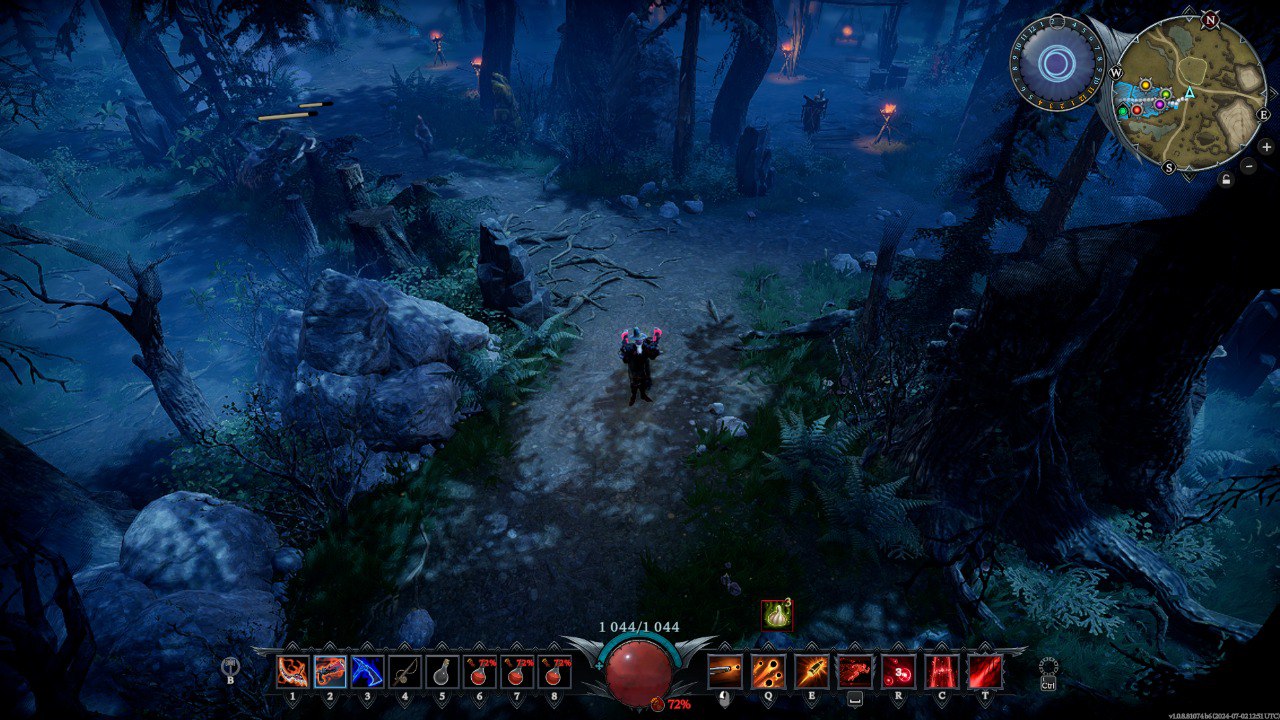Zoom out the minimap with minus button

point(1249,166)
